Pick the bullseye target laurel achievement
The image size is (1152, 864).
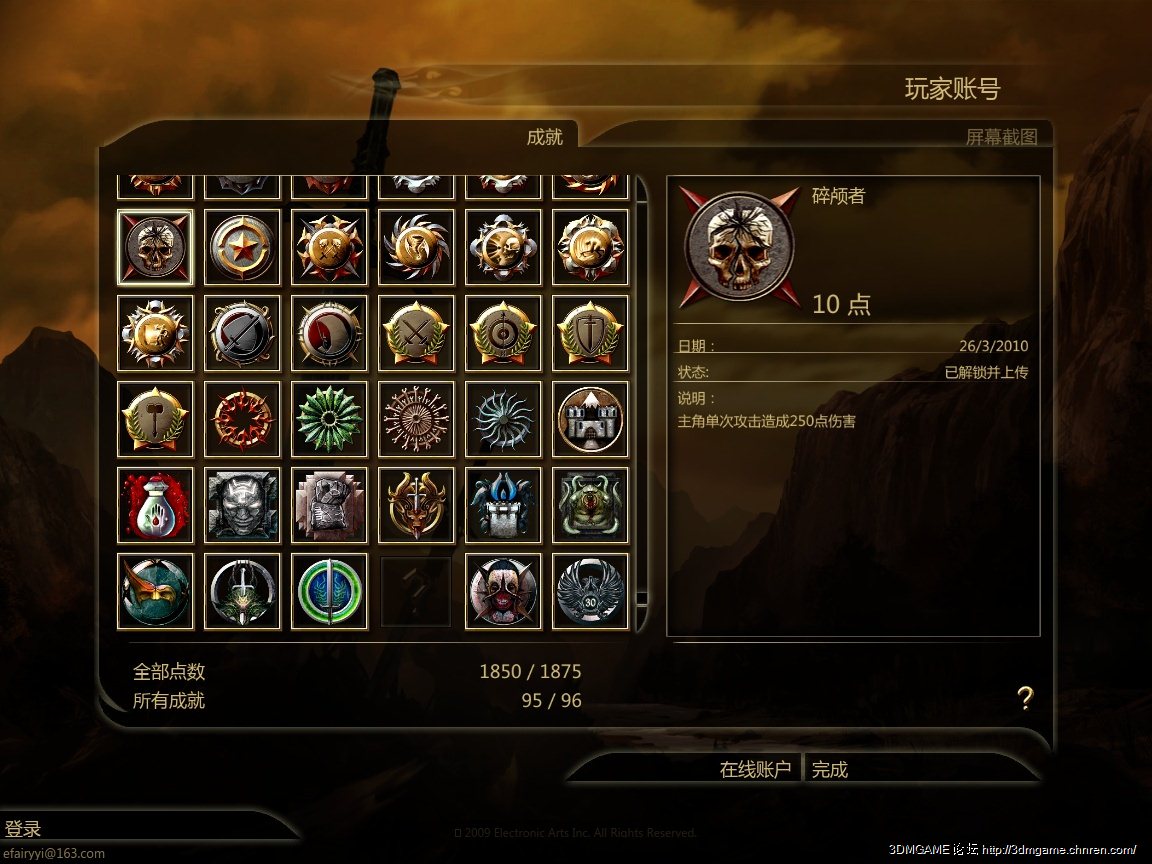pos(503,333)
